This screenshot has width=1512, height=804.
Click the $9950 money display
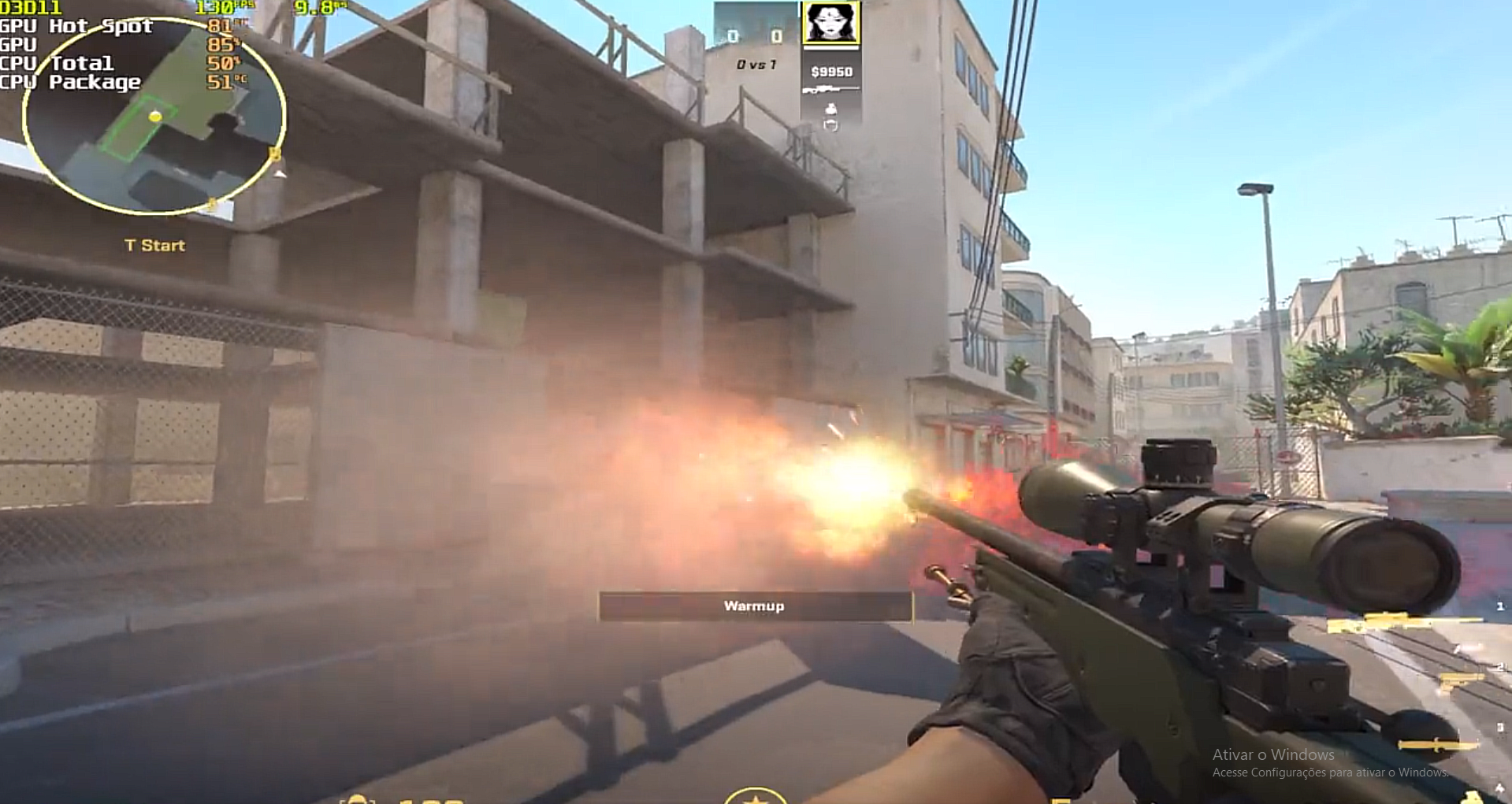pos(831,71)
